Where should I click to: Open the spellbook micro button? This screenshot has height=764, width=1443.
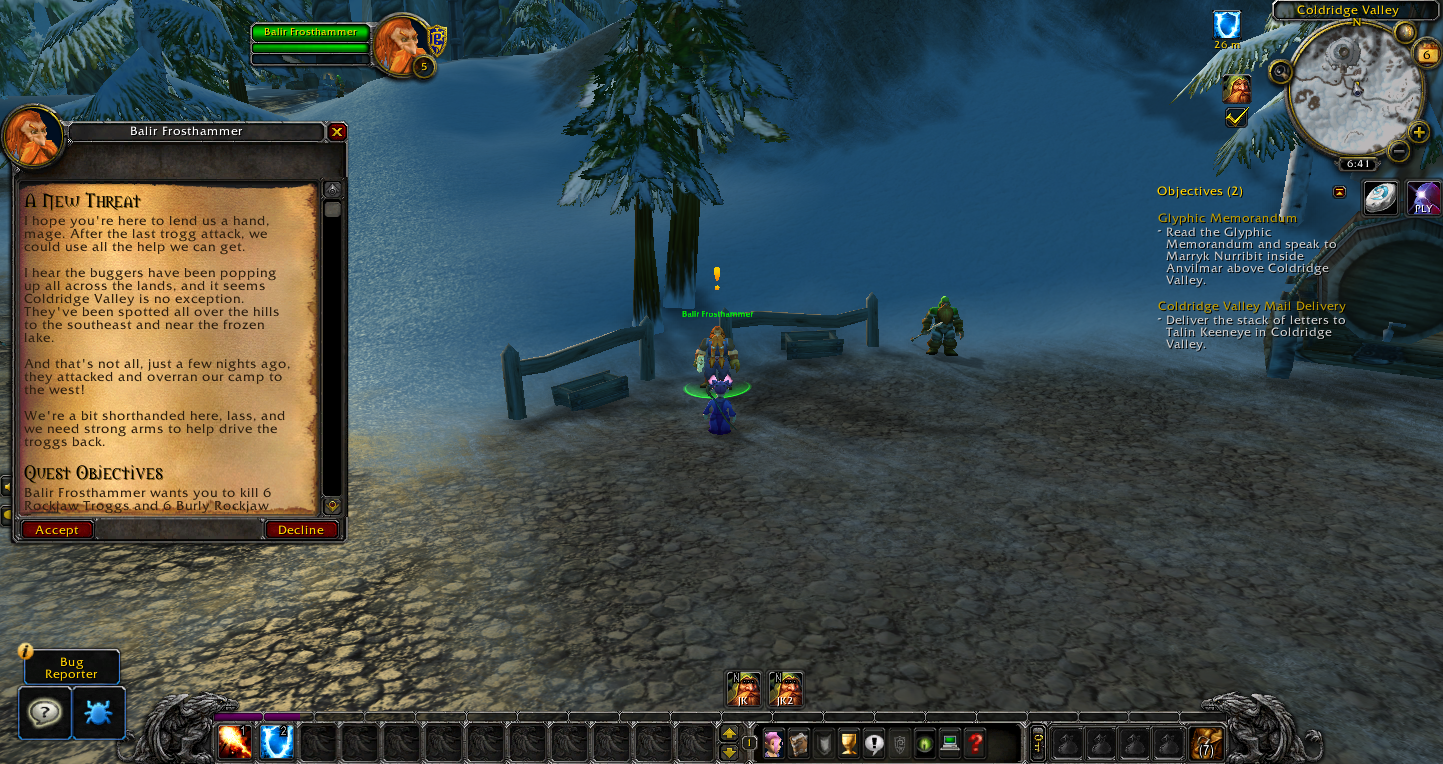point(798,744)
